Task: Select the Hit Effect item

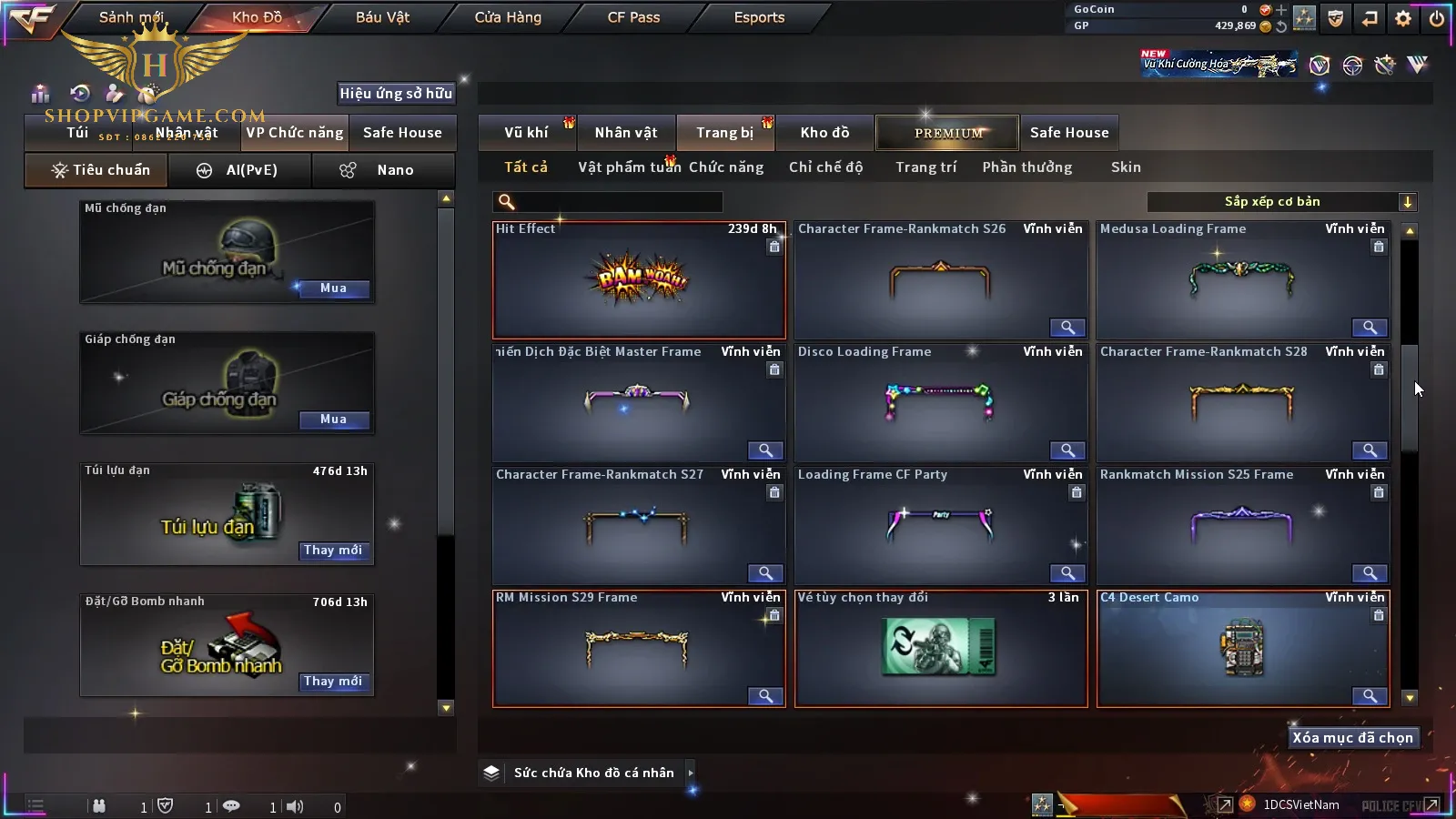Action: [639, 282]
